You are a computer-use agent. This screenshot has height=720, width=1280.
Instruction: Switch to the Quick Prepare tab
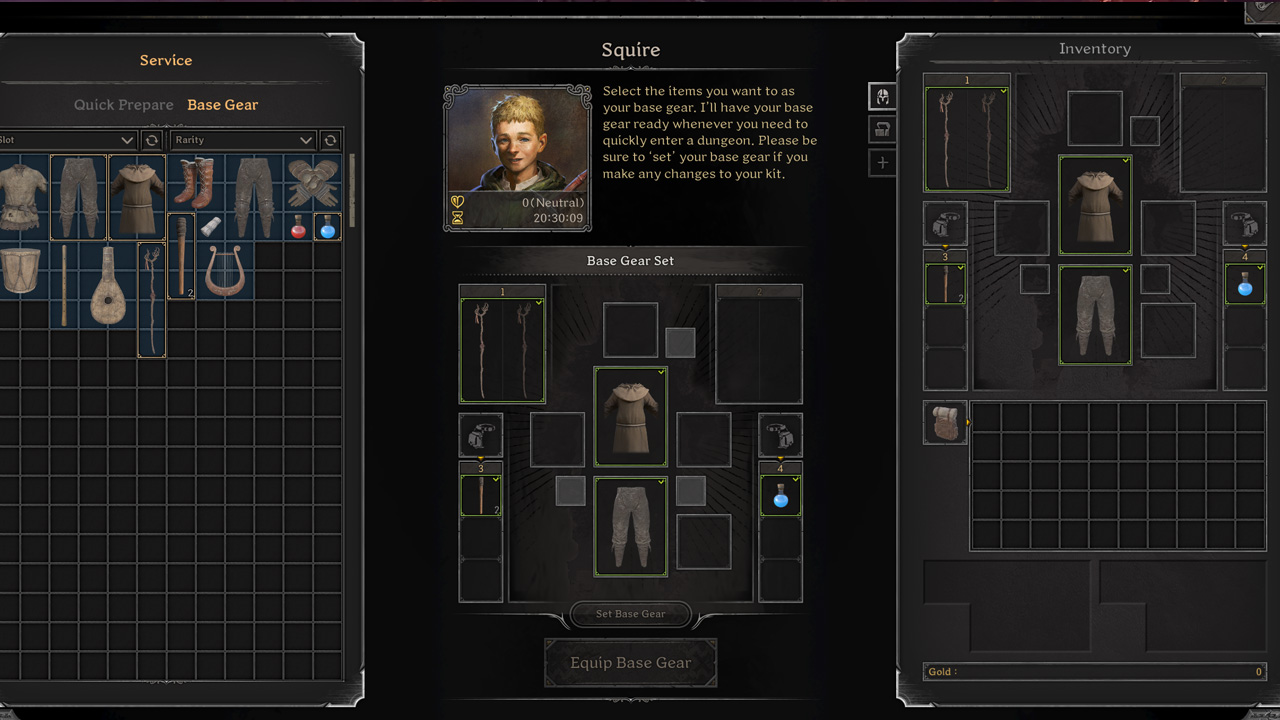point(124,104)
